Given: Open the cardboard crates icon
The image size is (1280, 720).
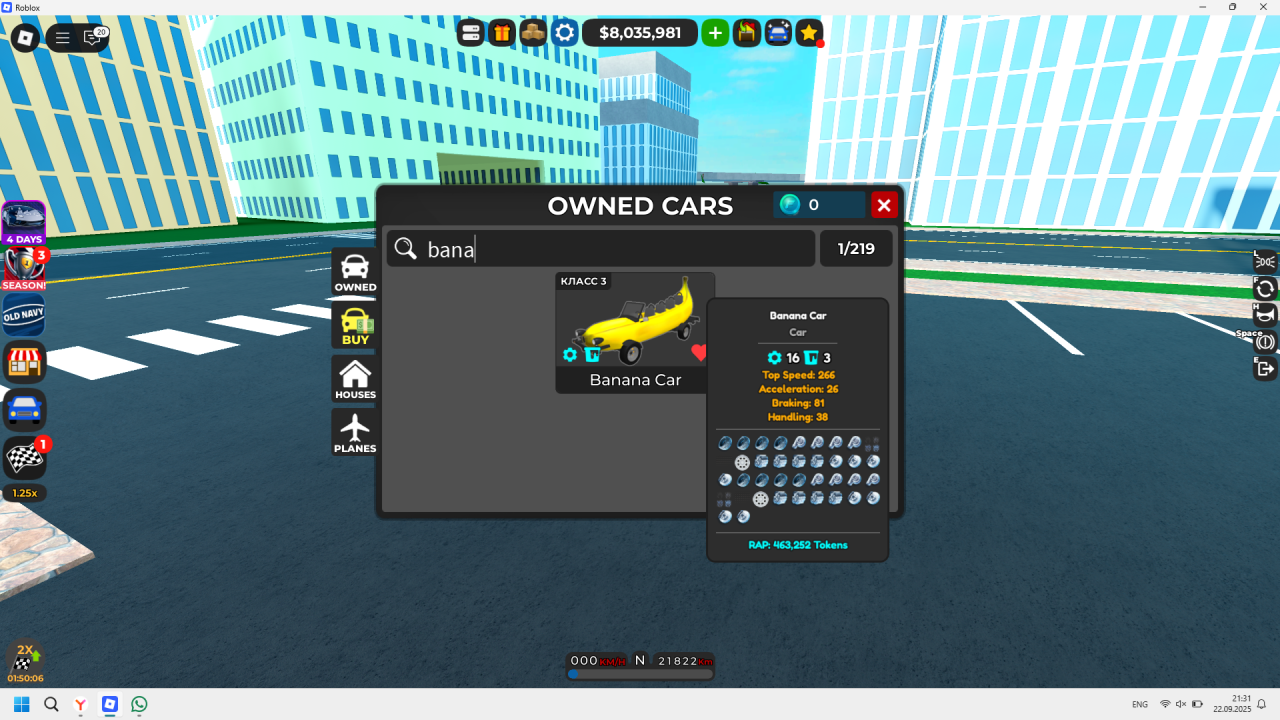Looking at the screenshot, I should [x=534, y=33].
